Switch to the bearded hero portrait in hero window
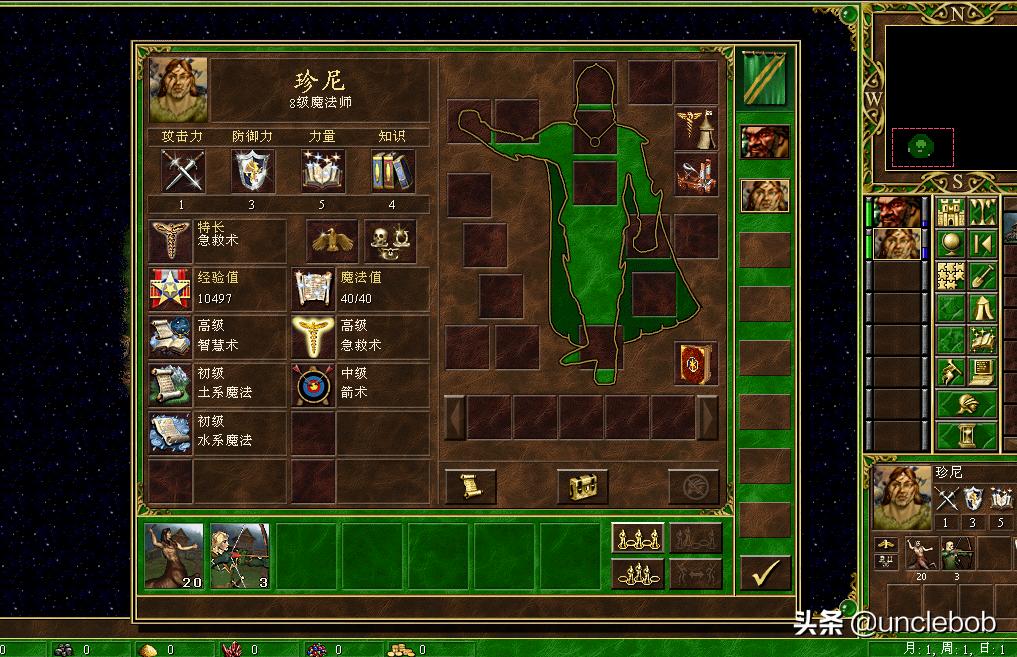 [x=765, y=142]
